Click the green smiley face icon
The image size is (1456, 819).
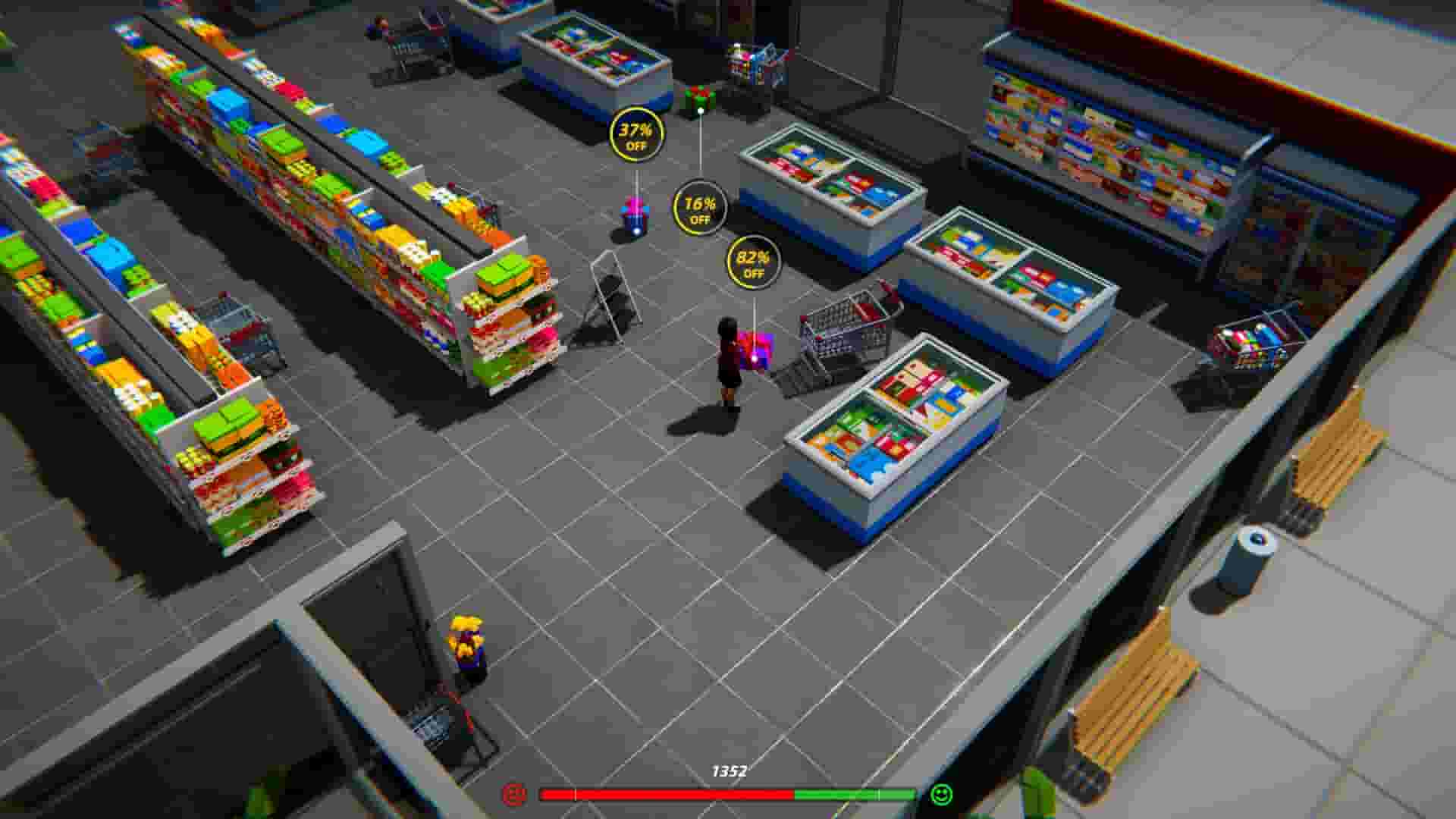click(x=940, y=793)
